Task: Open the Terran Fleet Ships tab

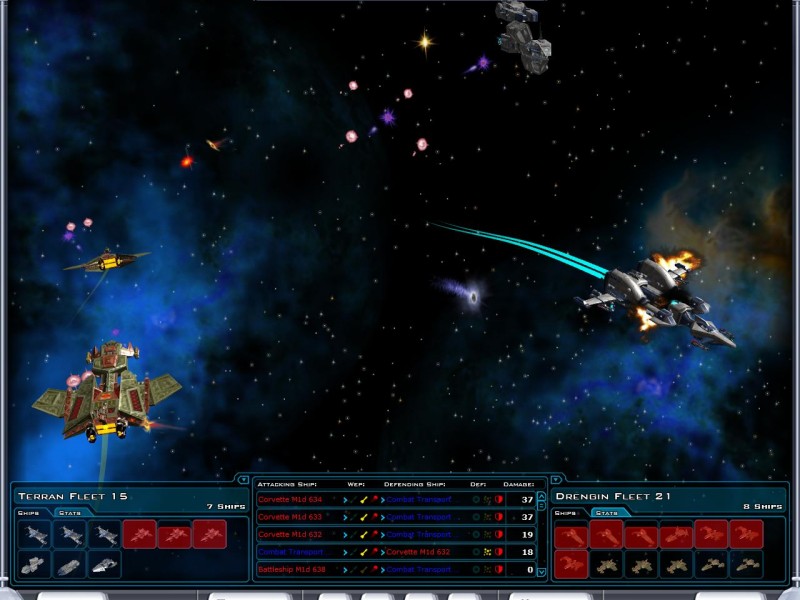Action: coord(30,513)
